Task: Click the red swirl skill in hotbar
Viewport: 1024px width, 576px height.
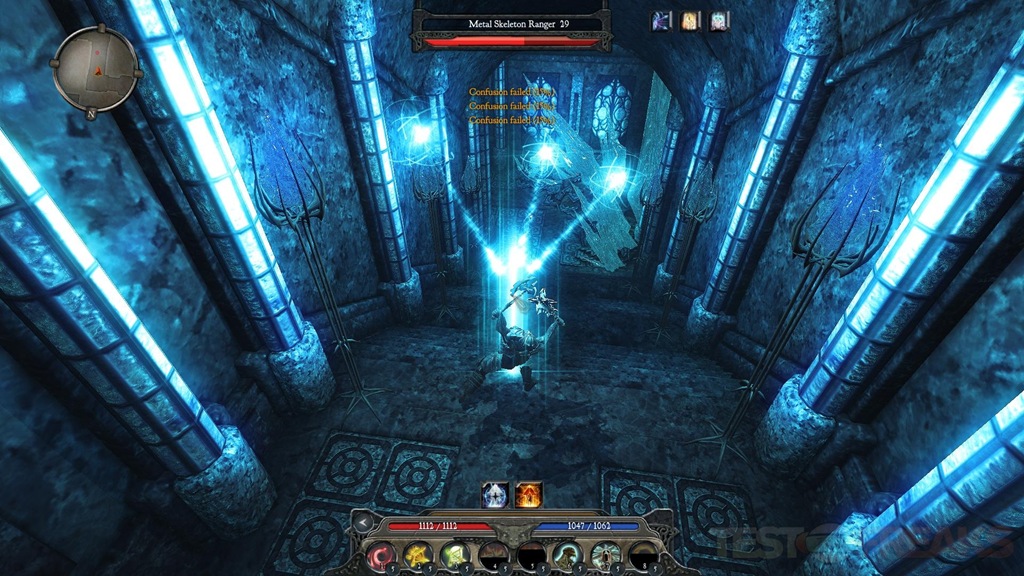Action: pyautogui.click(x=380, y=553)
